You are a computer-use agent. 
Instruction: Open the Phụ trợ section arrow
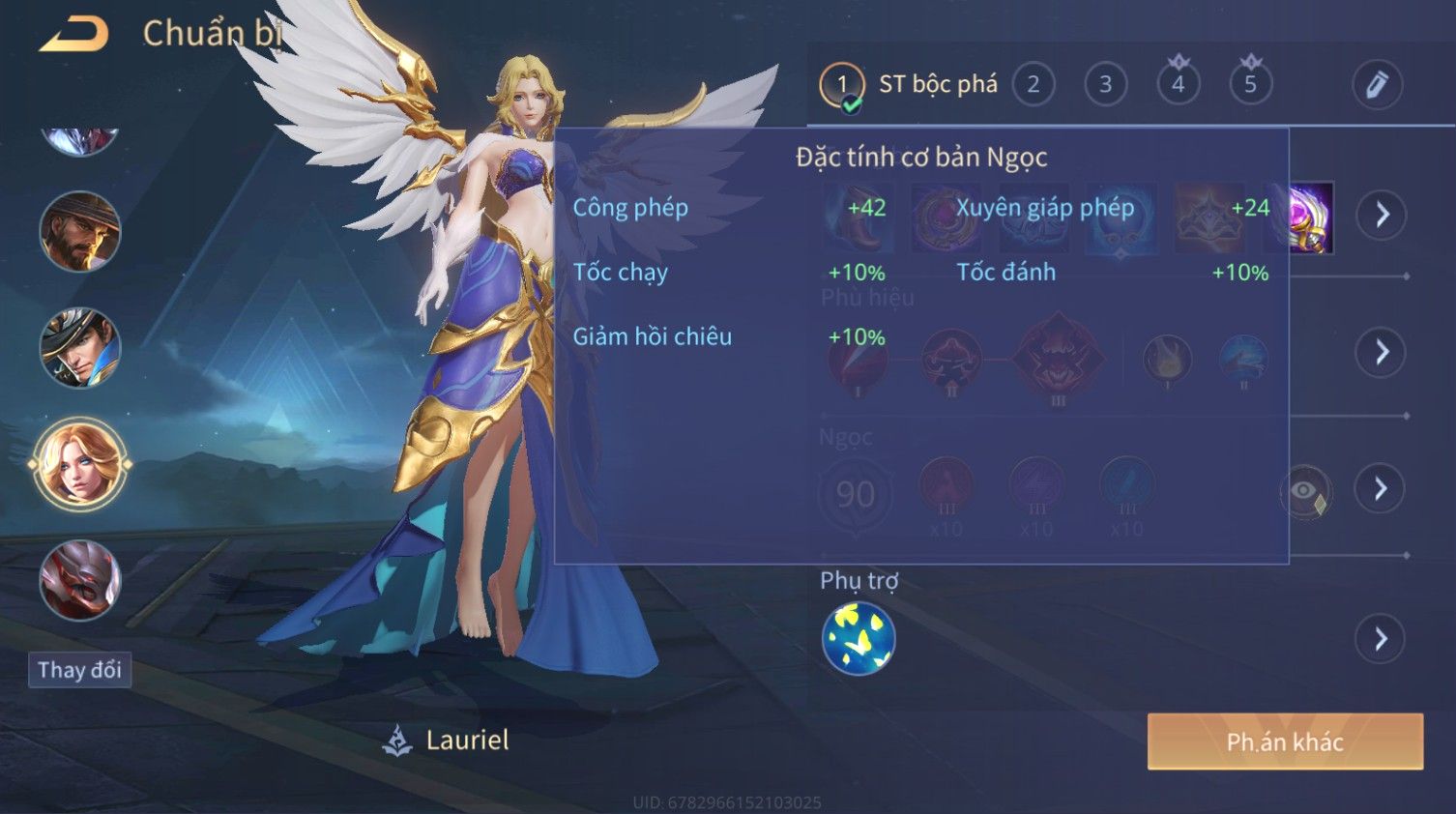(1380, 639)
